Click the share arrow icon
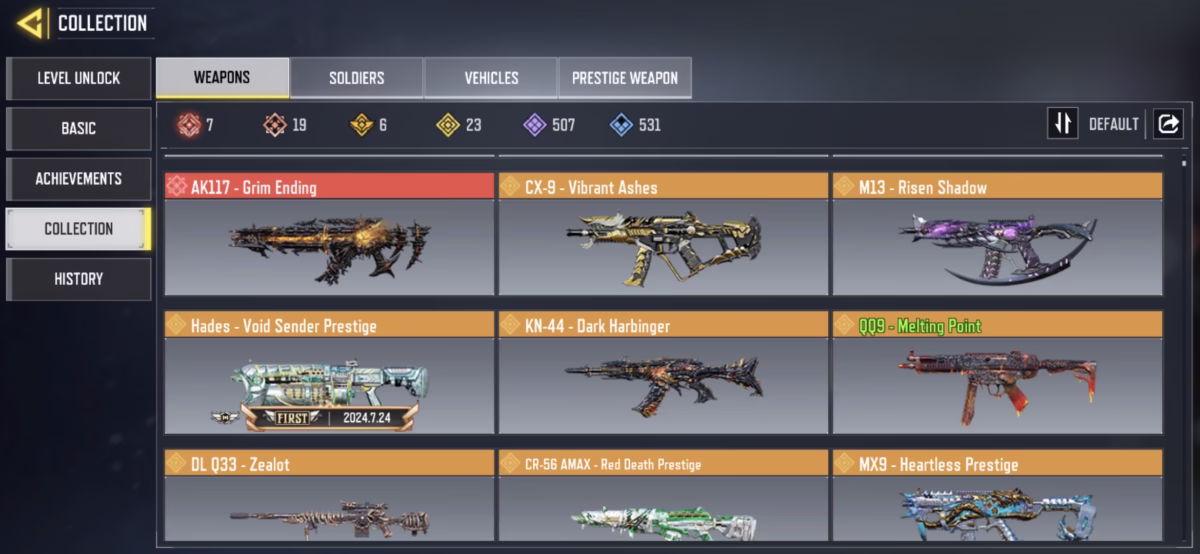The height and width of the screenshot is (554, 1200). coord(1167,124)
